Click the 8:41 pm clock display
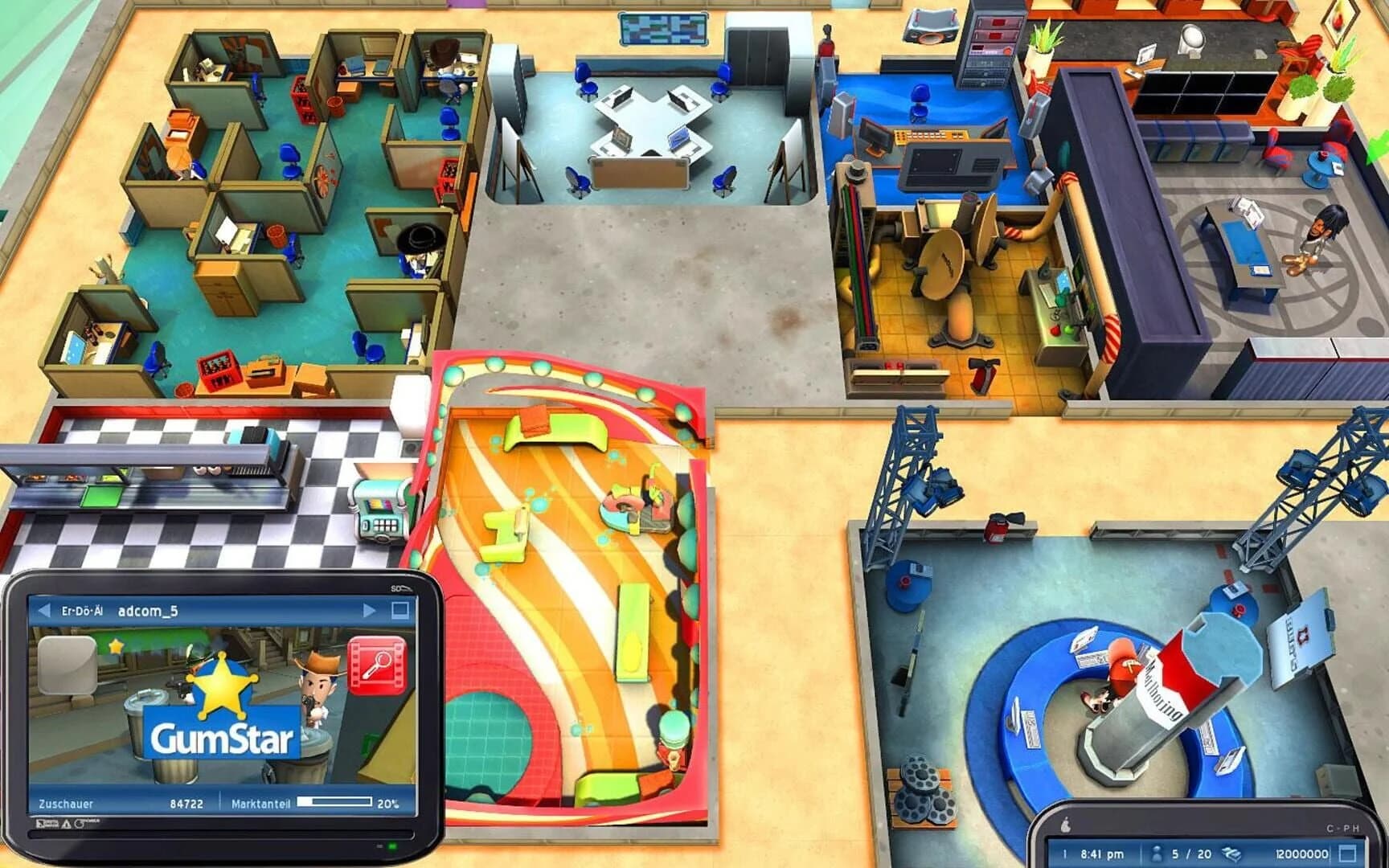This screenshot has width=1389, height=868. (1103, 854)
